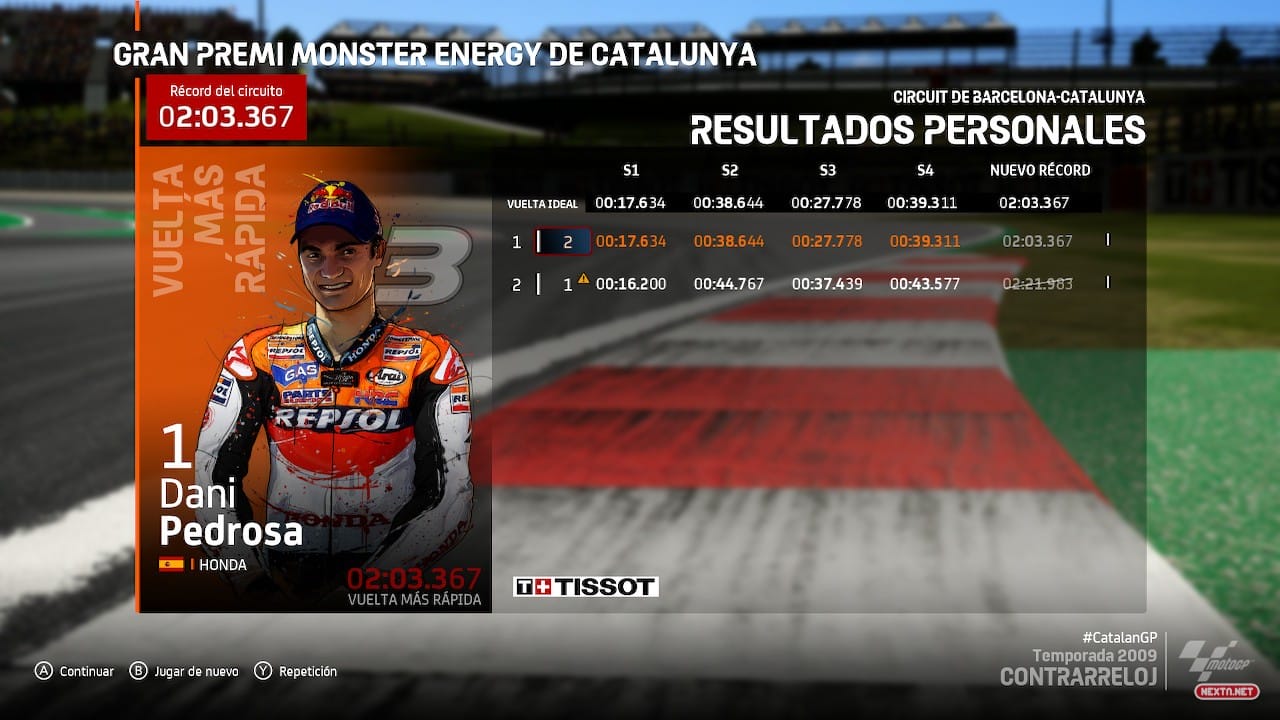Click the red Récord del circuito panel
This screenshot has height=720, width=1280.
click(x=224, y=105)
